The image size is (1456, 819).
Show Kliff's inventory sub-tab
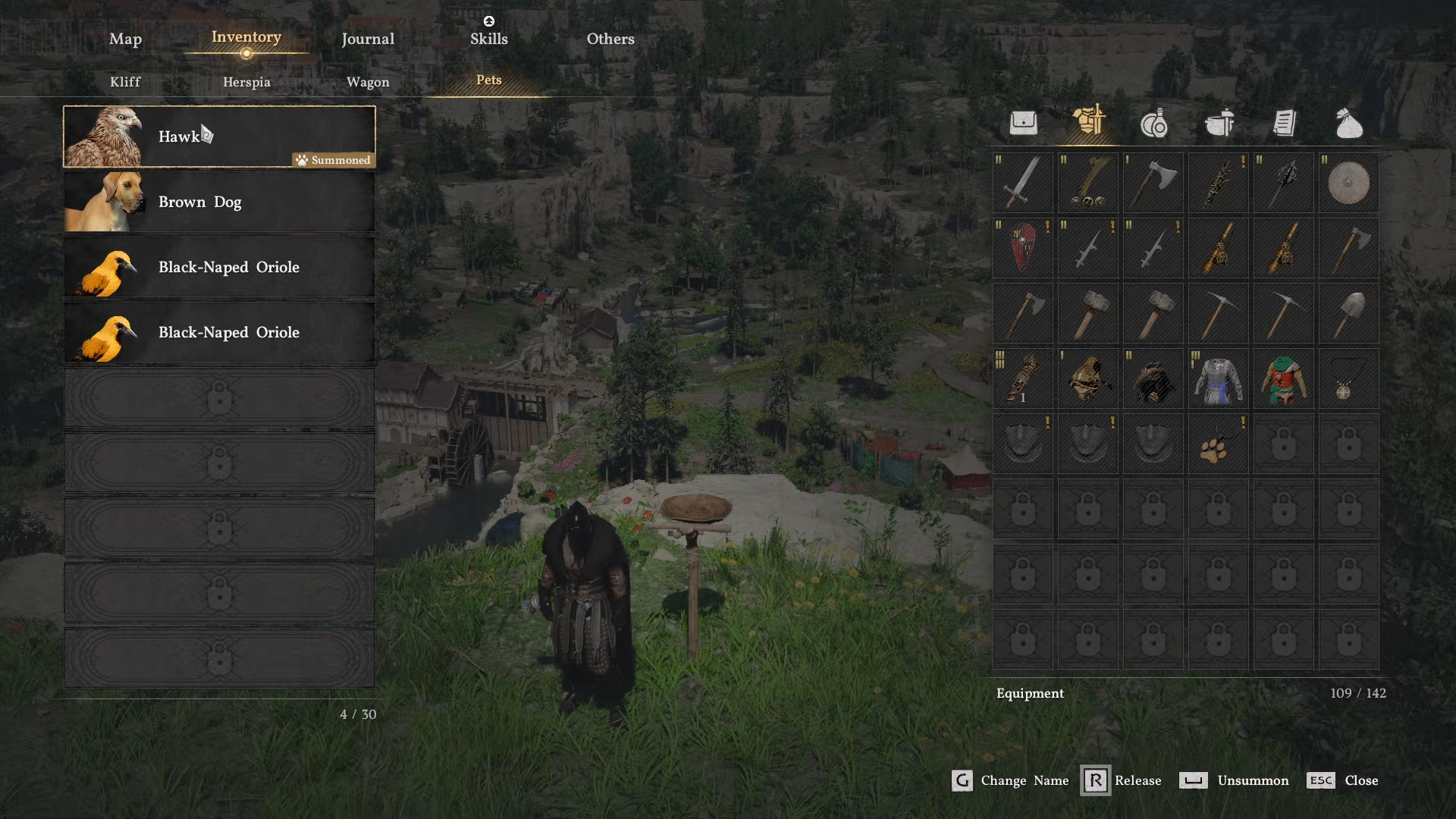point(125,82)
